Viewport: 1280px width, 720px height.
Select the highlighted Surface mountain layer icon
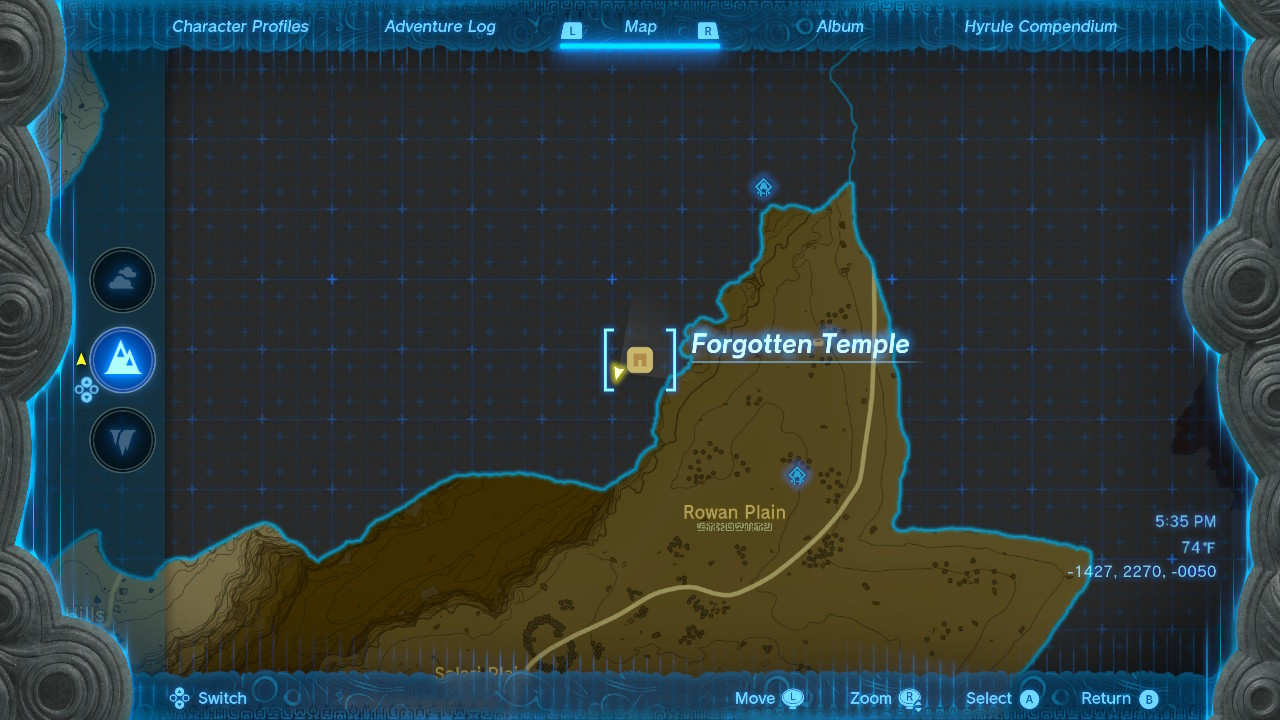coord(122,360)
